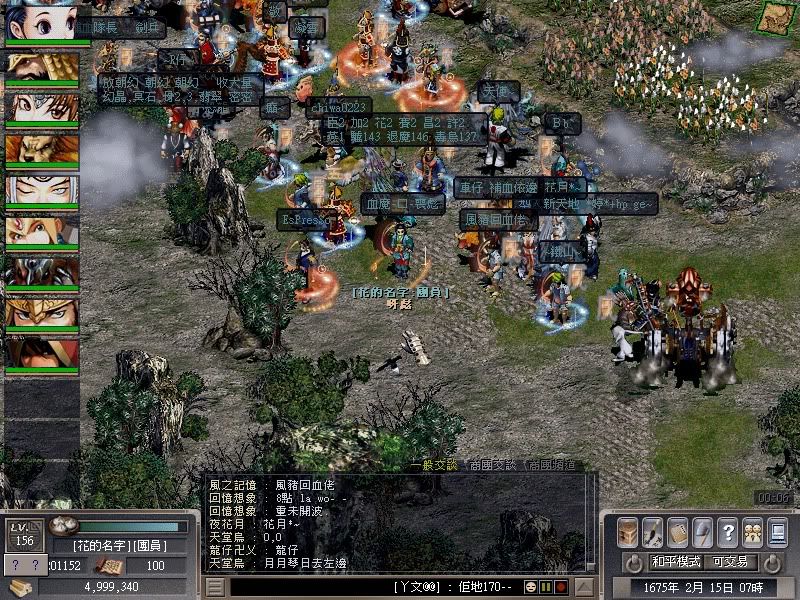This screenshot has width=800, height=600.
Task: Select the battle axe icon
Action: [702, 532]
